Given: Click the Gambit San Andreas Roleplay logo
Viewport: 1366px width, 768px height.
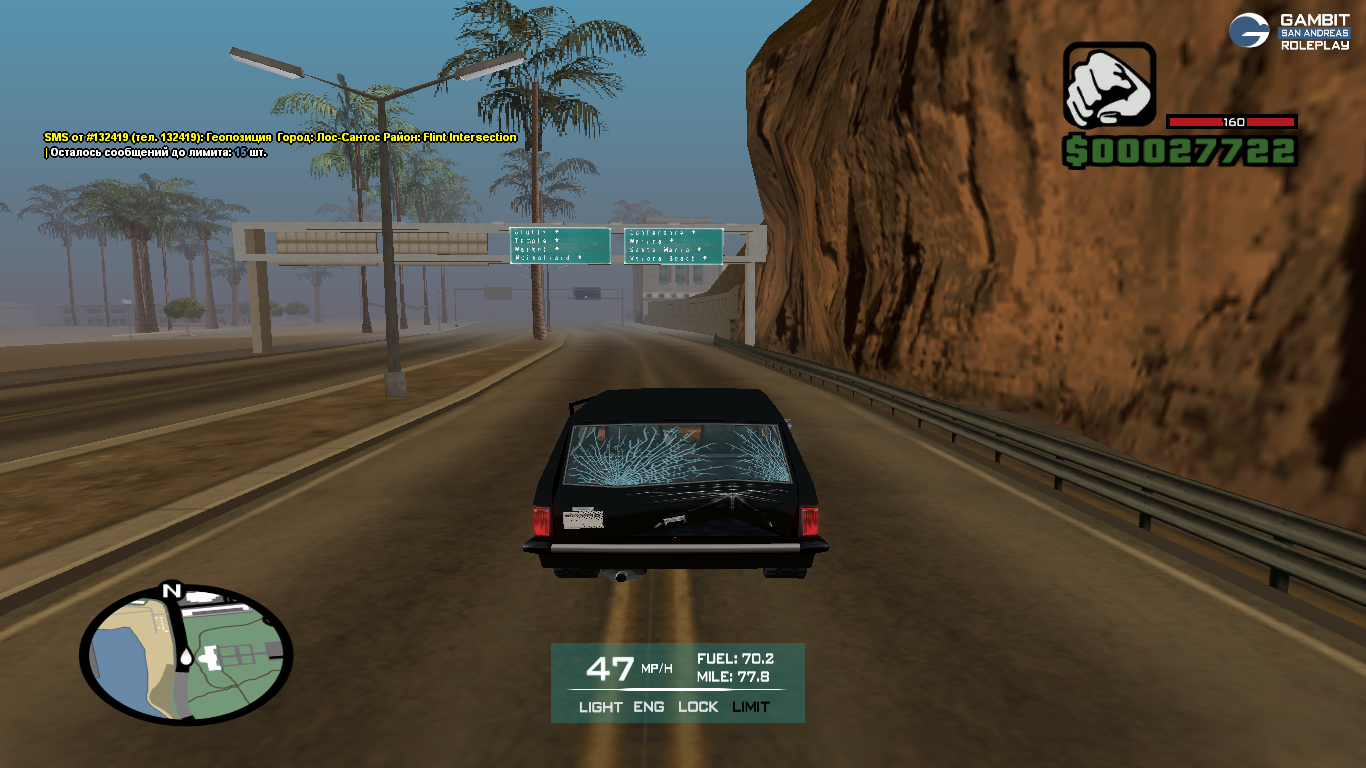Looking at the screenshot, I should 1288,32.
